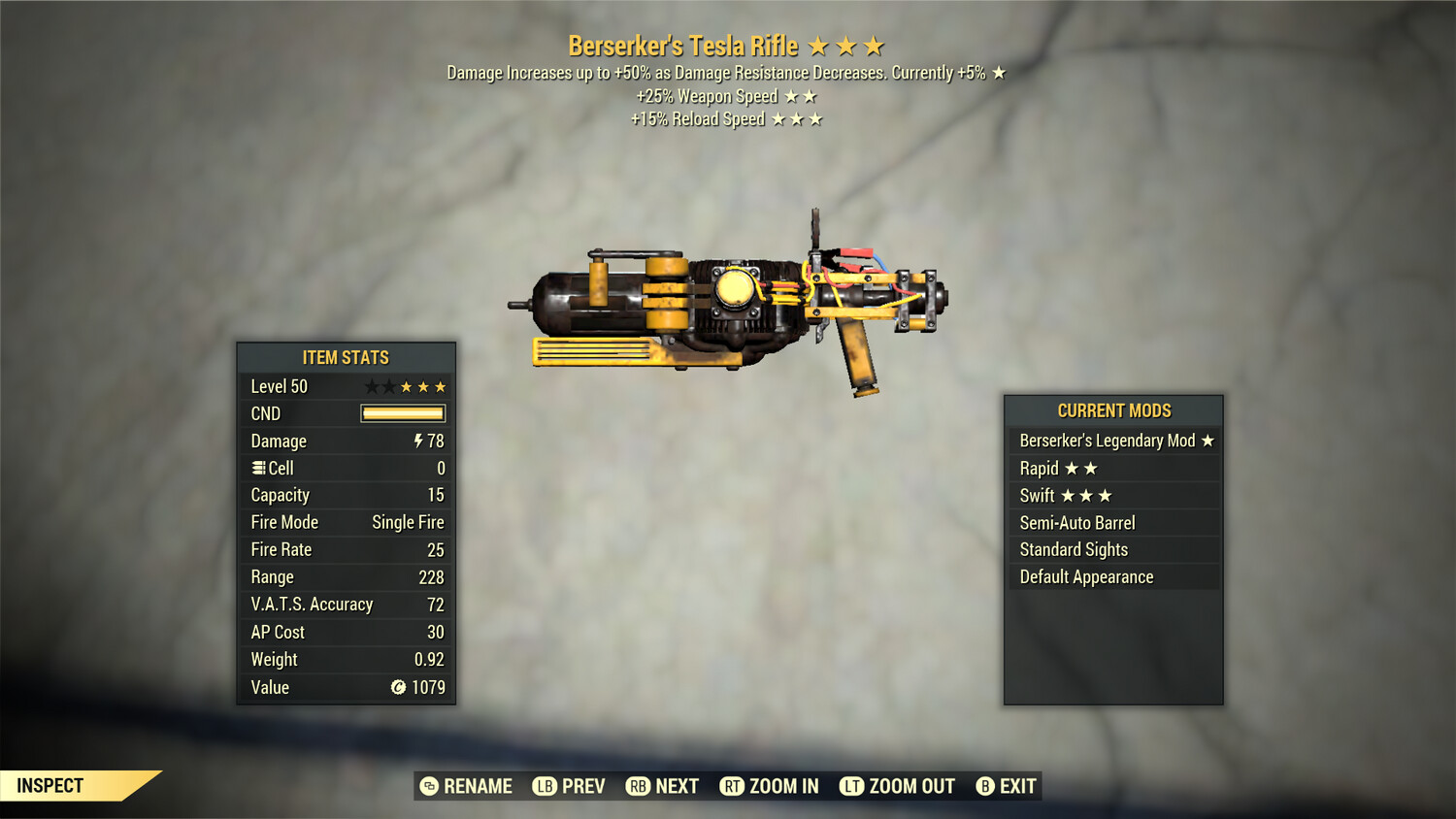1456x819 pixels.
Task: Click the lightning bolt icon beside Damage
Action: click(x=421, y=441)
